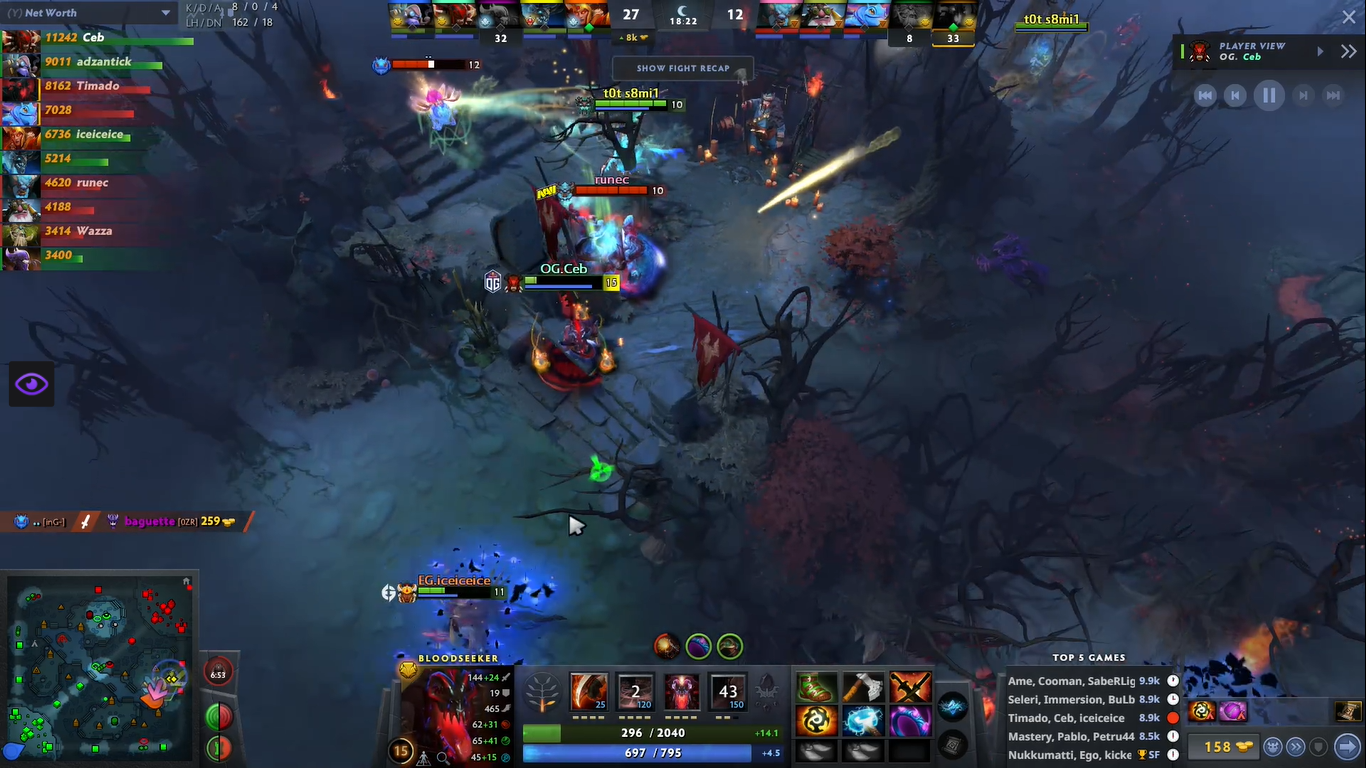
Task: Pause the replay playback
Action: tap(1269, 95)
